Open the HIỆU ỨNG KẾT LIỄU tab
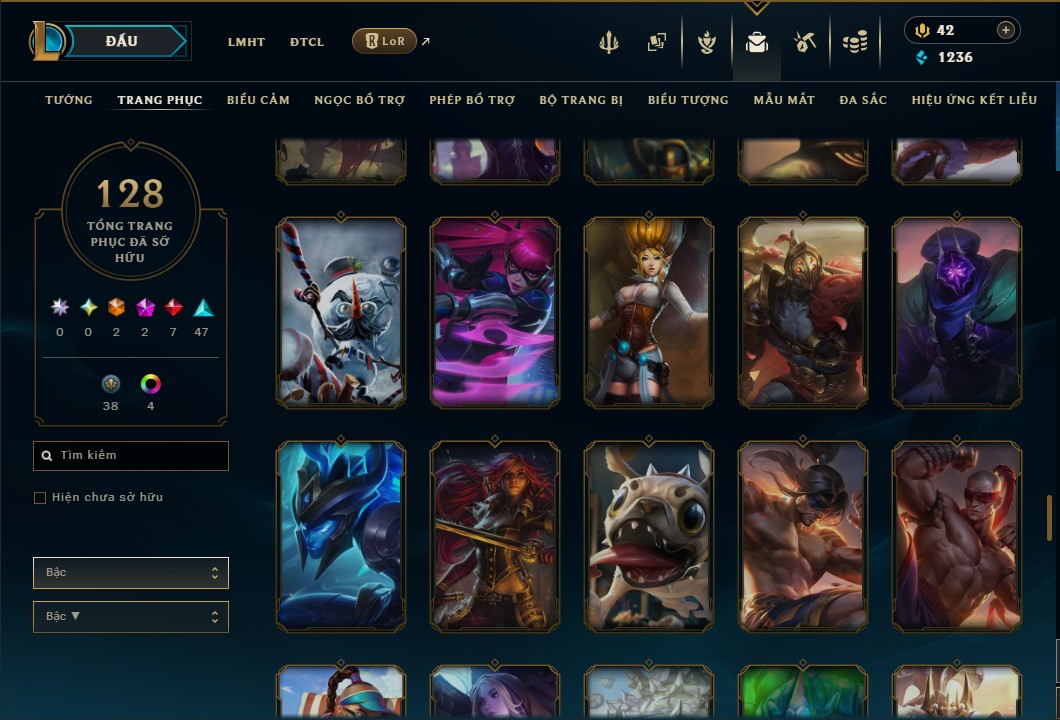The image size is (1060, 720). [974, 100]
